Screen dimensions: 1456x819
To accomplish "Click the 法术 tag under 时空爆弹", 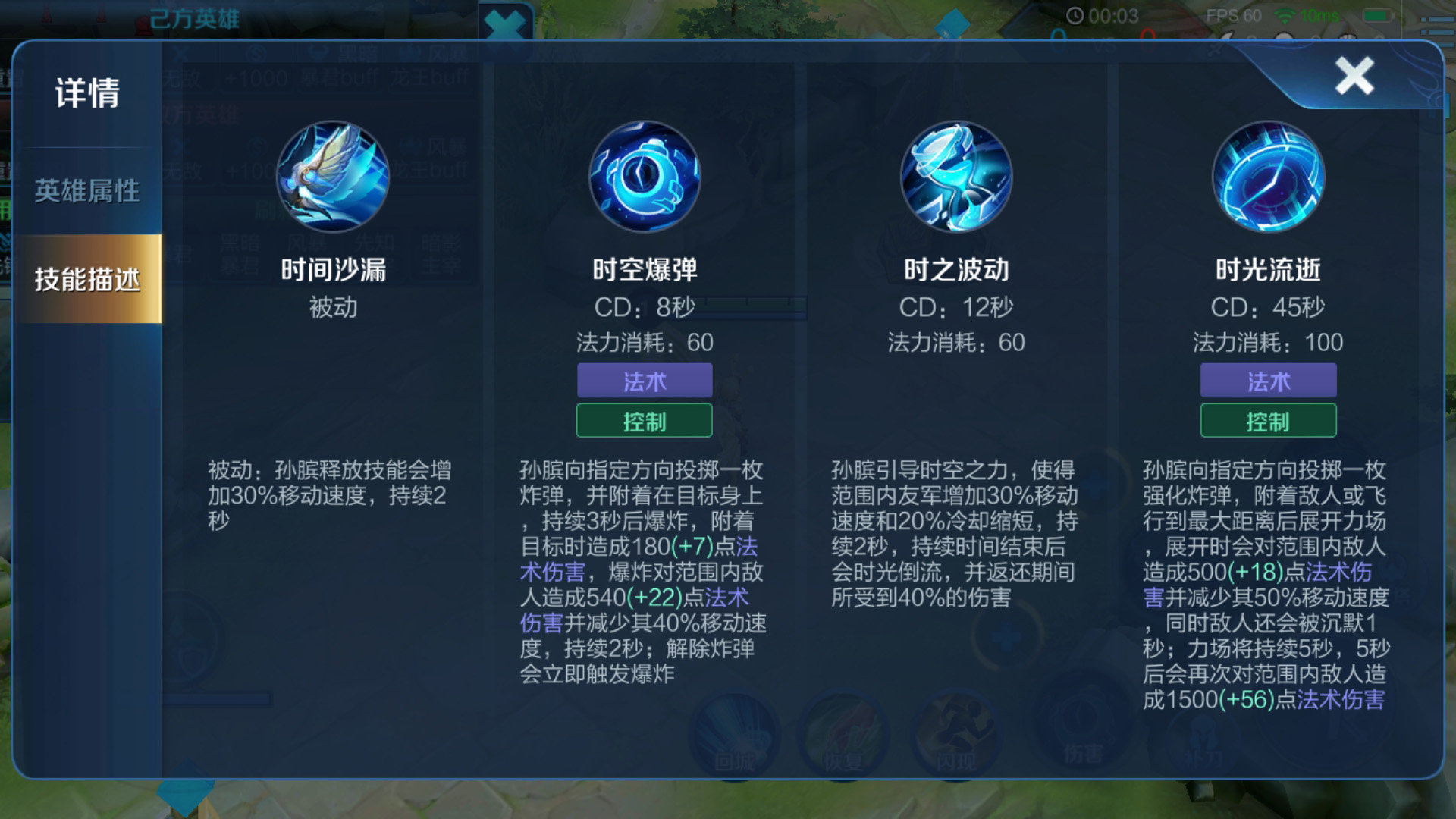I will pyautogui.click(x=645, y=381).
